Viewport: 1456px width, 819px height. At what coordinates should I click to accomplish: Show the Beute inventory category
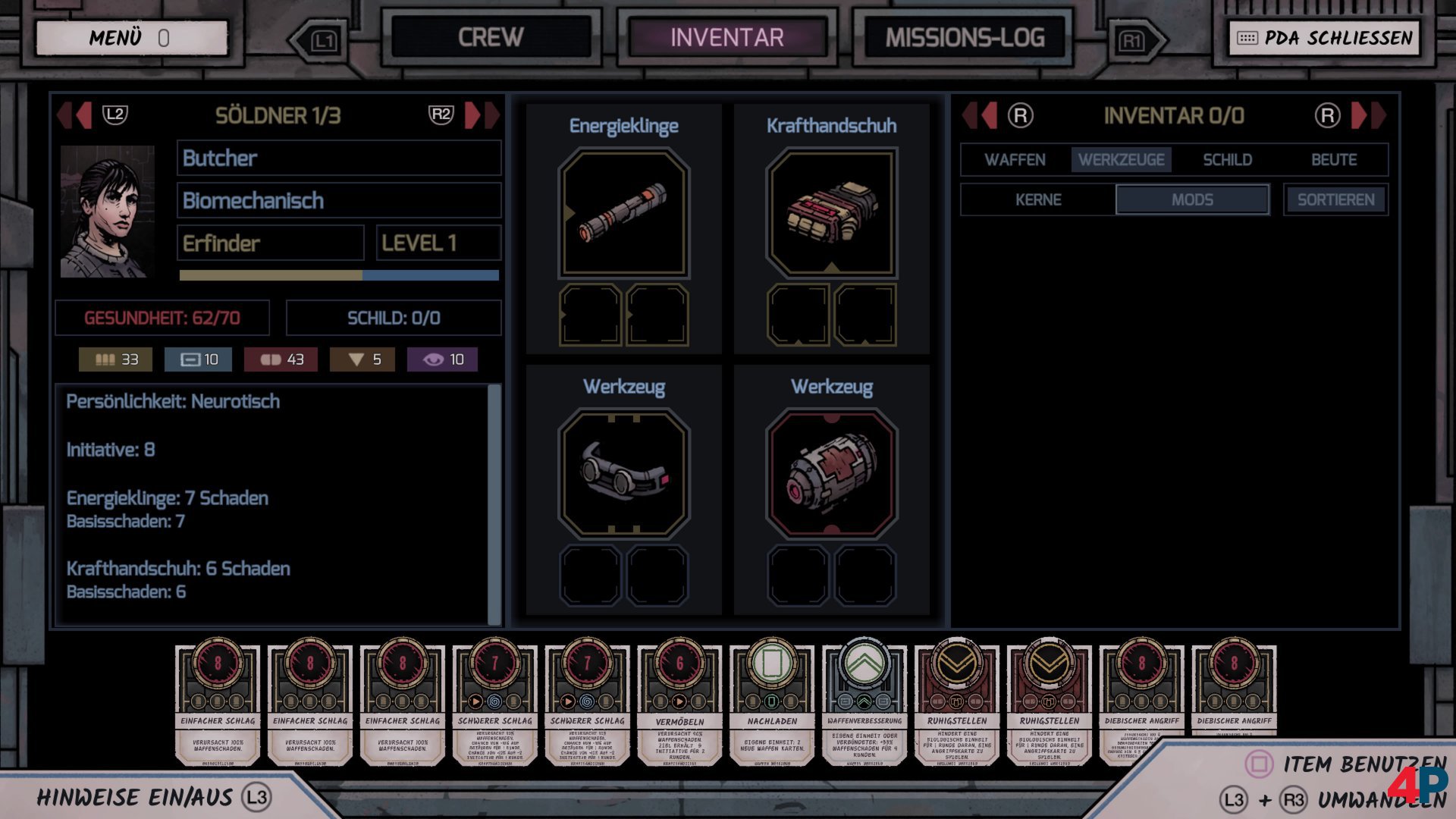[x=1334, y=160]
